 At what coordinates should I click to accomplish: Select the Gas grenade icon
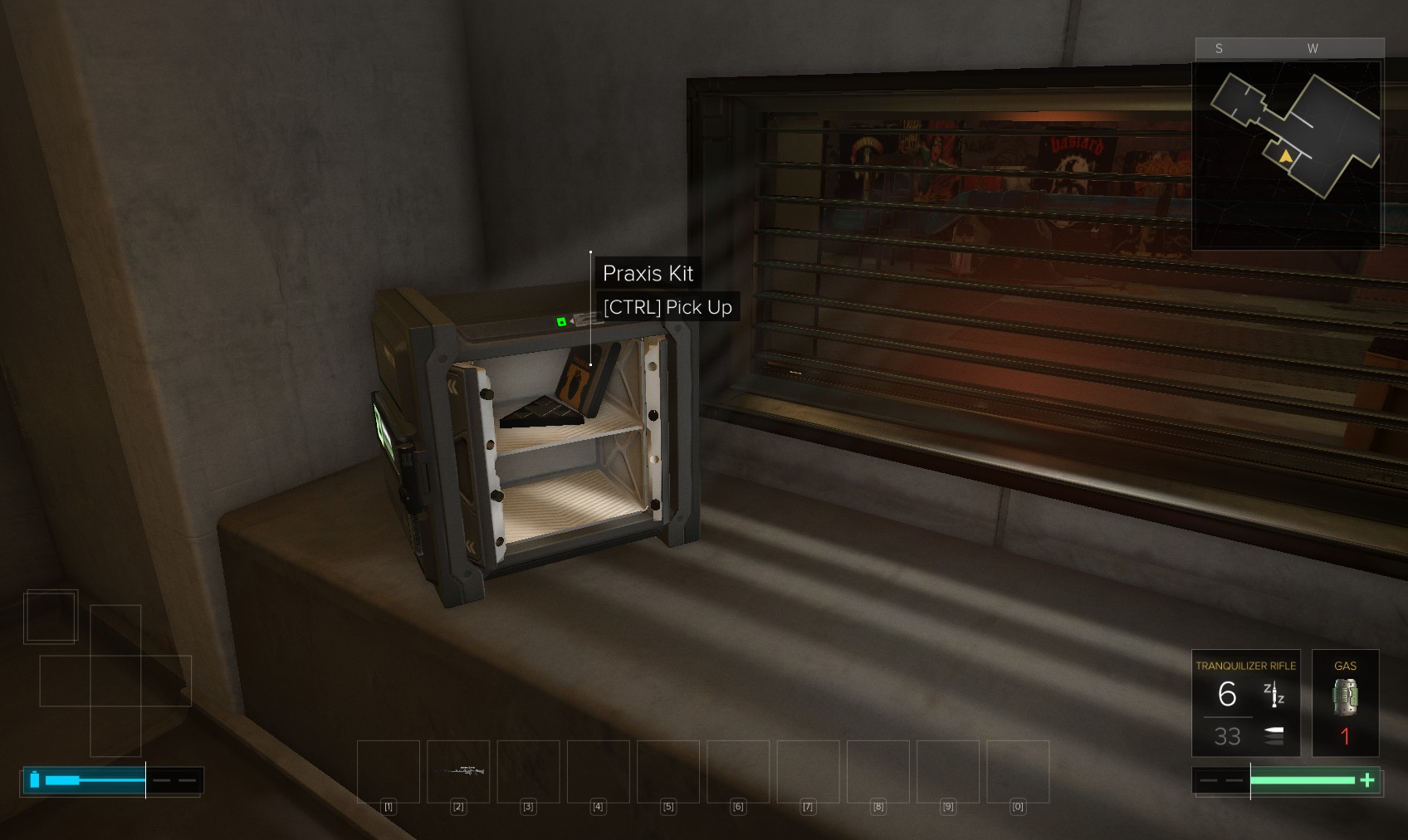[x=1345, y=697]
